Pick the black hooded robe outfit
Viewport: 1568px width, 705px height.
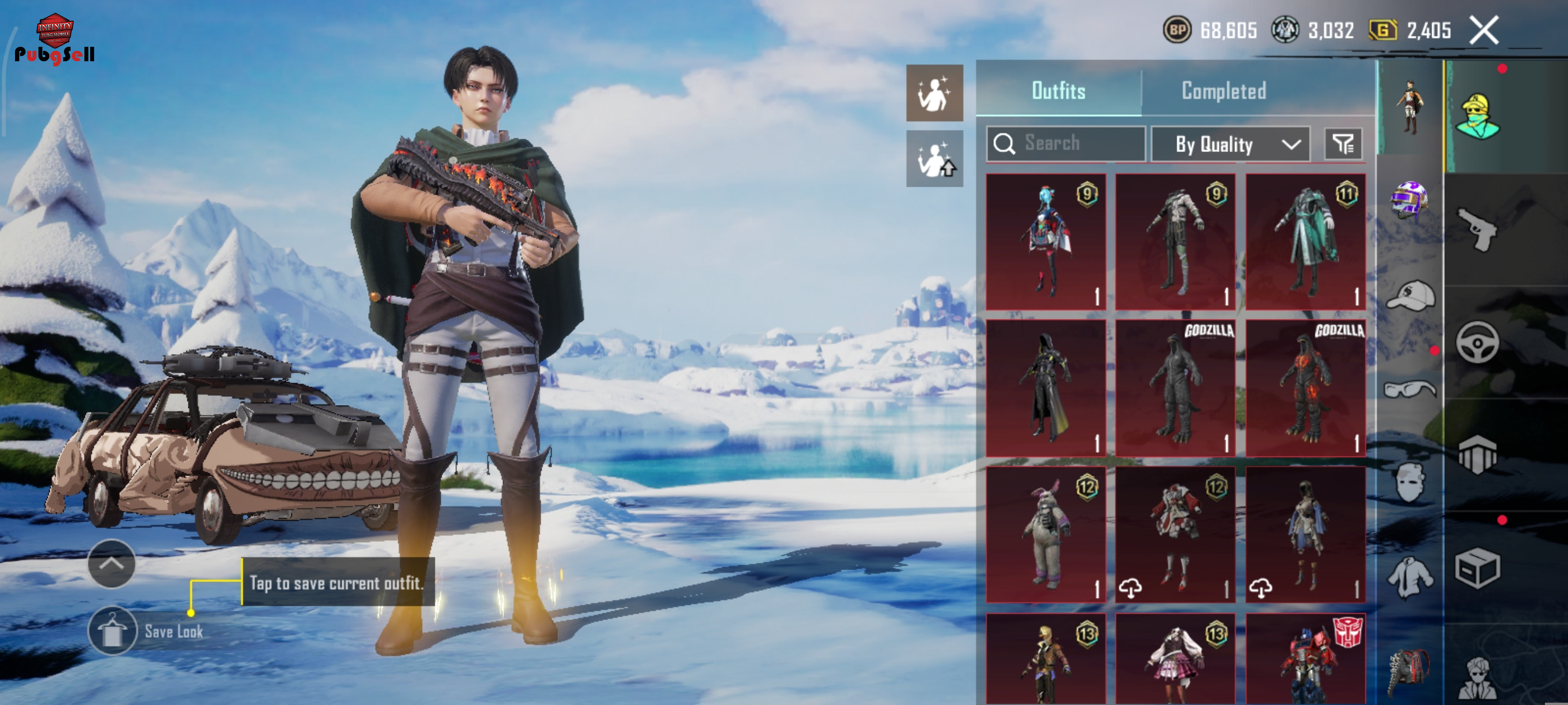pyautogui.click(x=1045, y=388)
